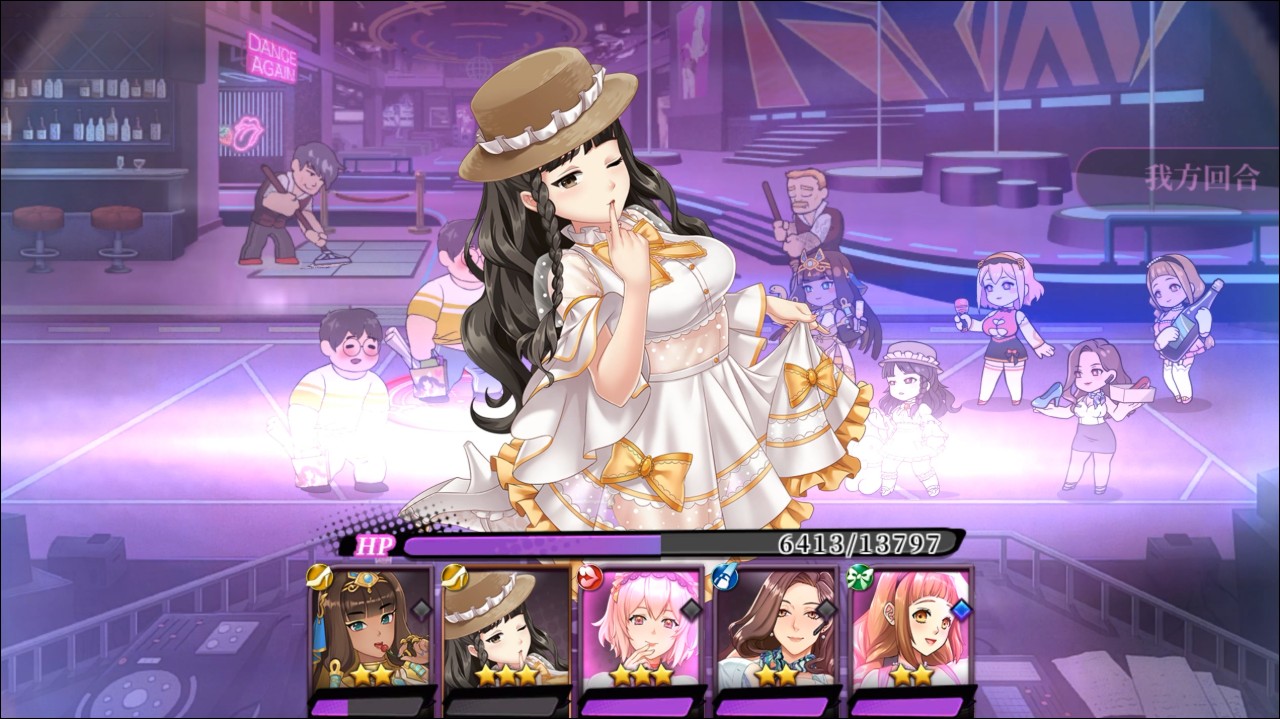Select the Egyptian headdress girl card
The width and height of the screenshot is (1280, 719).
(370, 627)
